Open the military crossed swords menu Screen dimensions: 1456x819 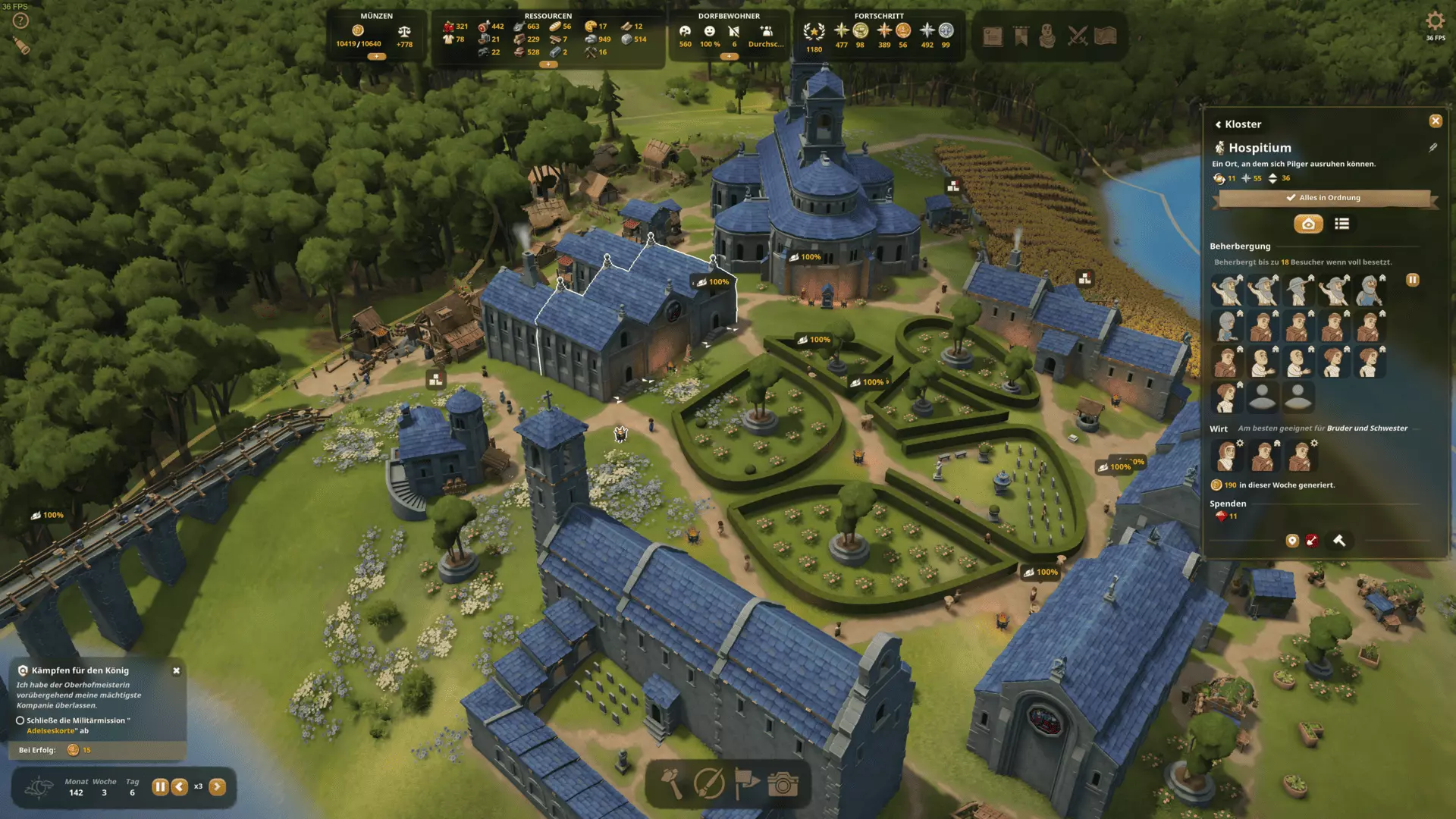tap(1077, 36)
